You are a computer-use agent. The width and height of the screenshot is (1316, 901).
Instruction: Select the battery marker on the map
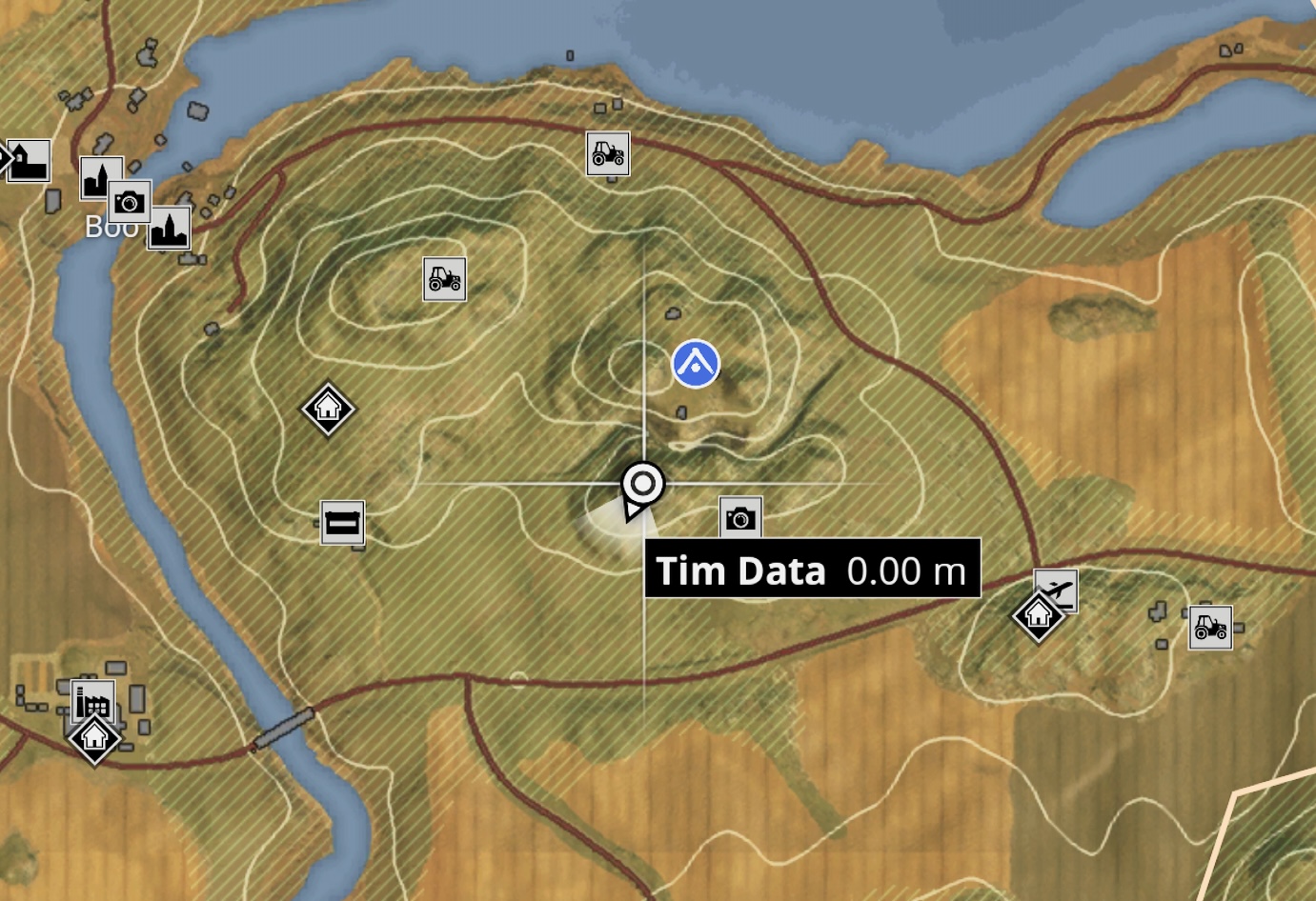pos(342,523)
